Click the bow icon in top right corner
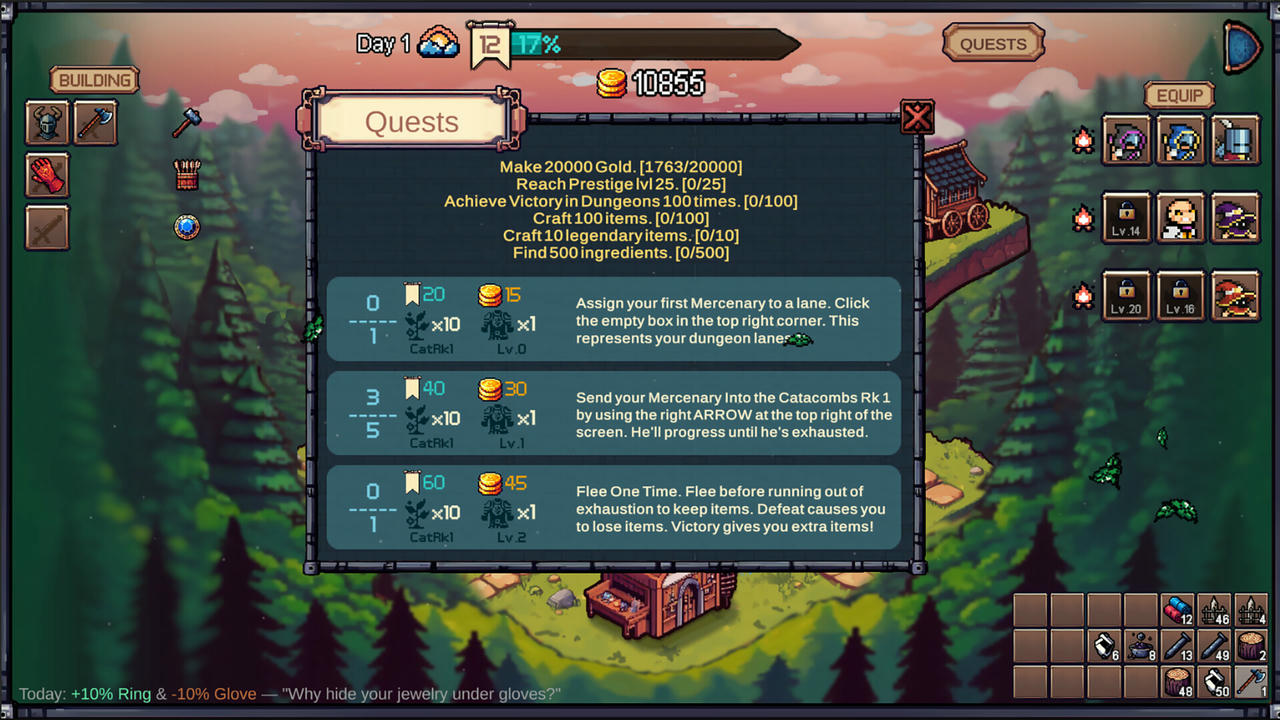This screenshot has height=720, width=1280. point(1240,46)
